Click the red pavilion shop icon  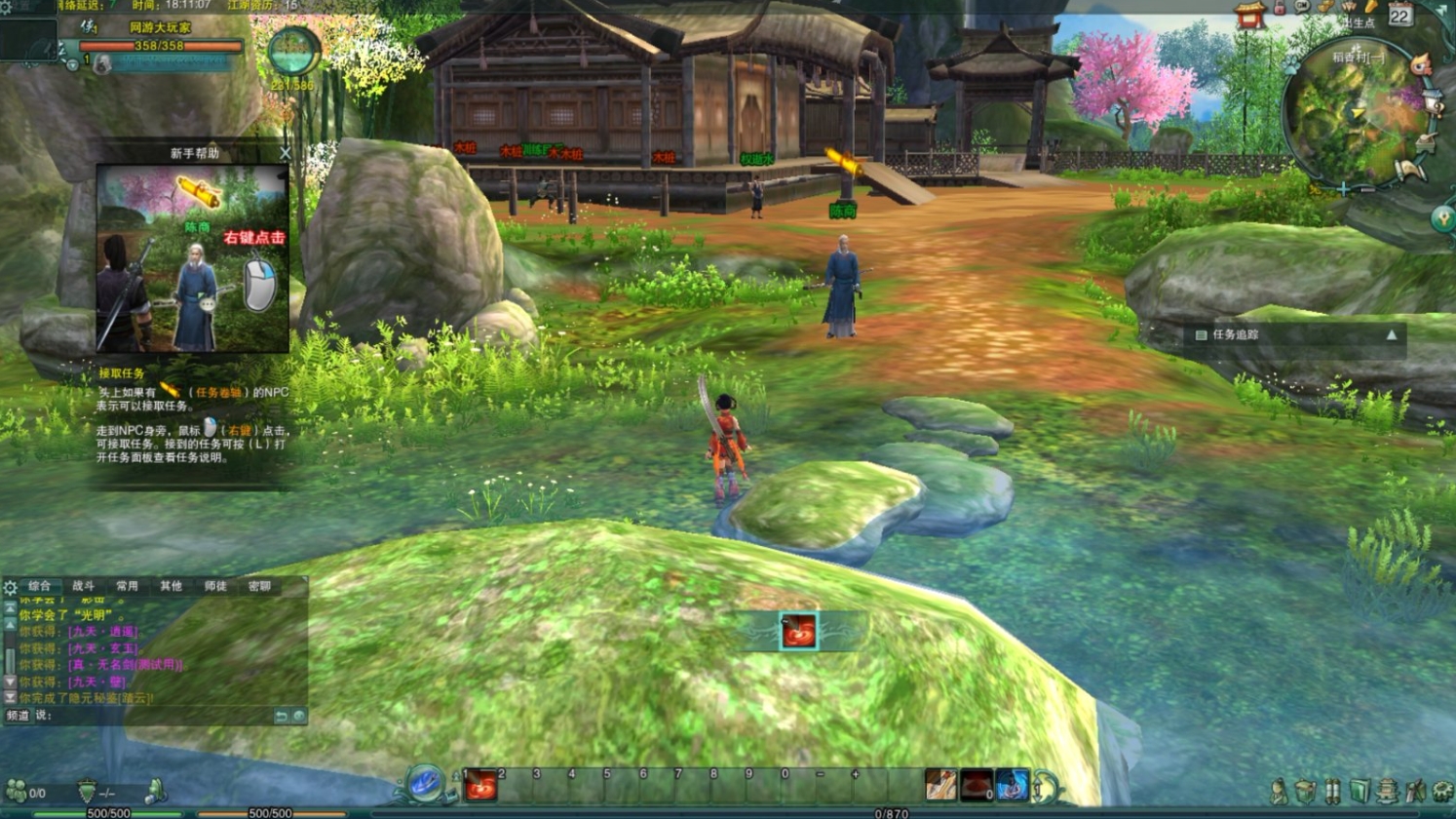point(1249,16)
